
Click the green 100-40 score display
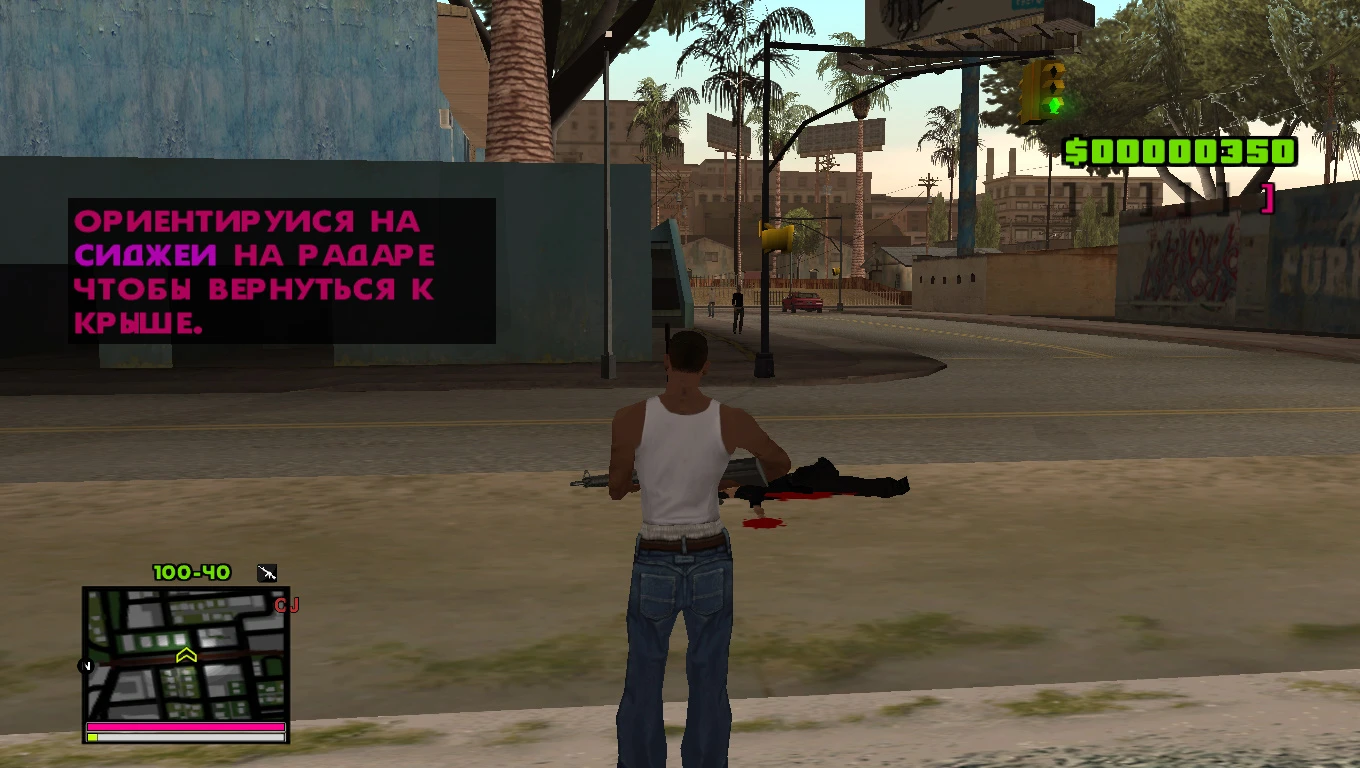point(193,572)
